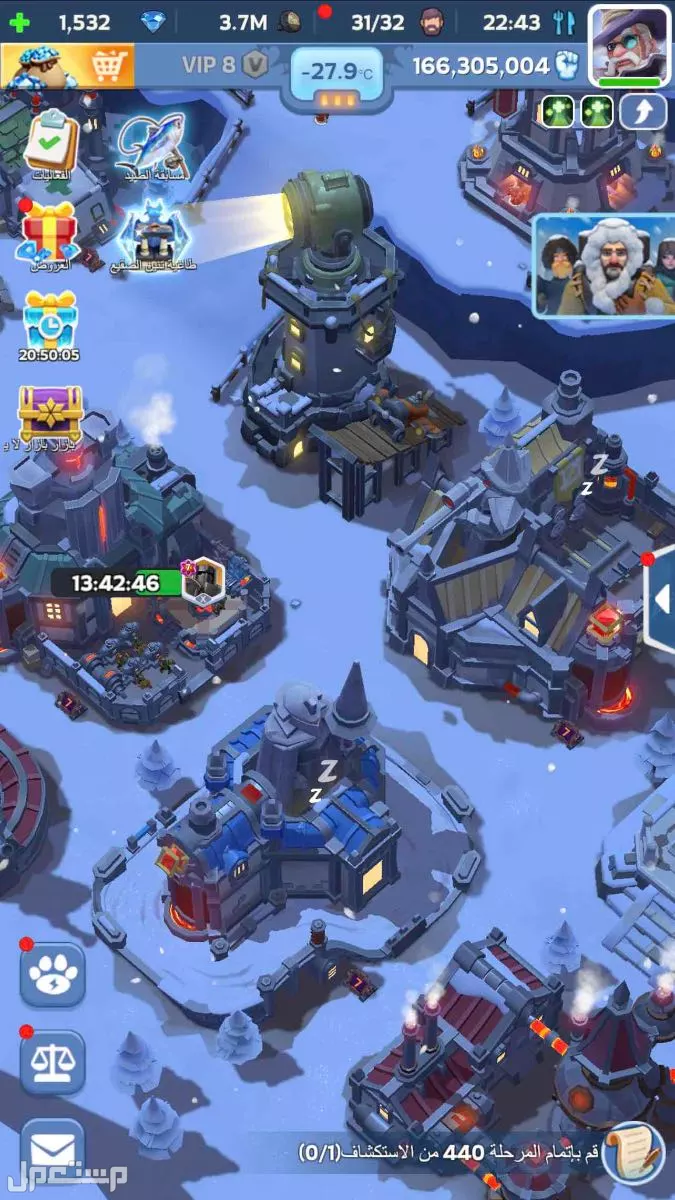Tap the white up-arrow boost button
This screenshot has height=1200, width=675.
click(x=643, y=112)
